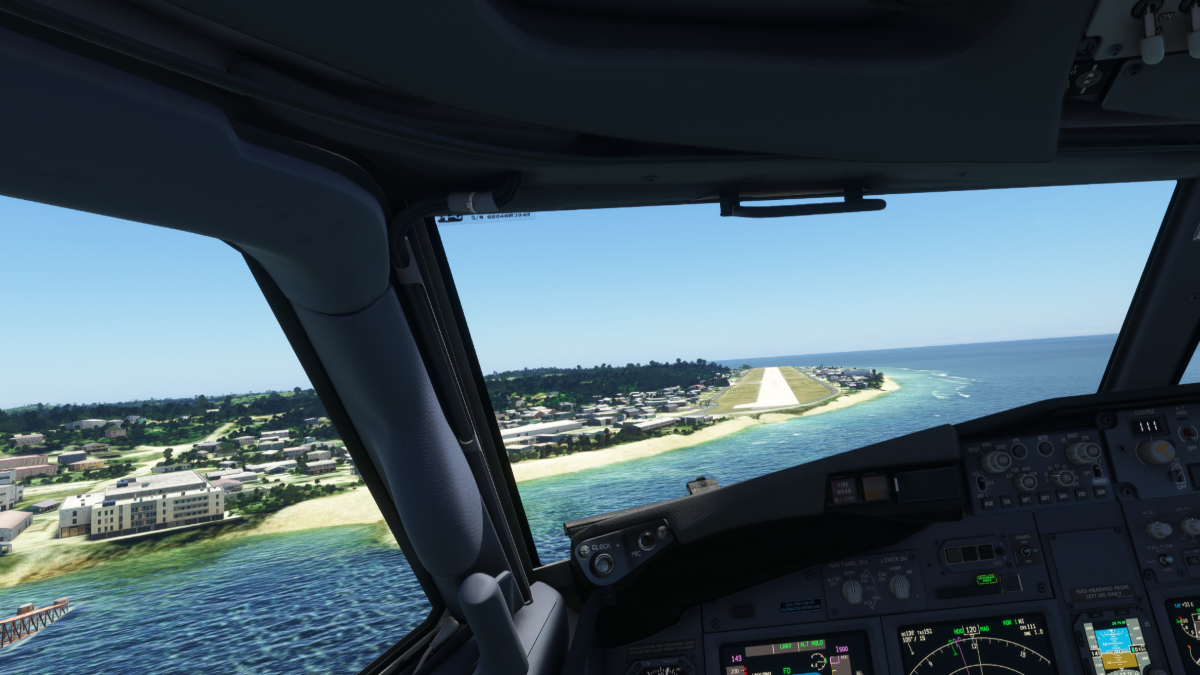
Task: Click the amber master caution light
Action: [x=876, y=488]
